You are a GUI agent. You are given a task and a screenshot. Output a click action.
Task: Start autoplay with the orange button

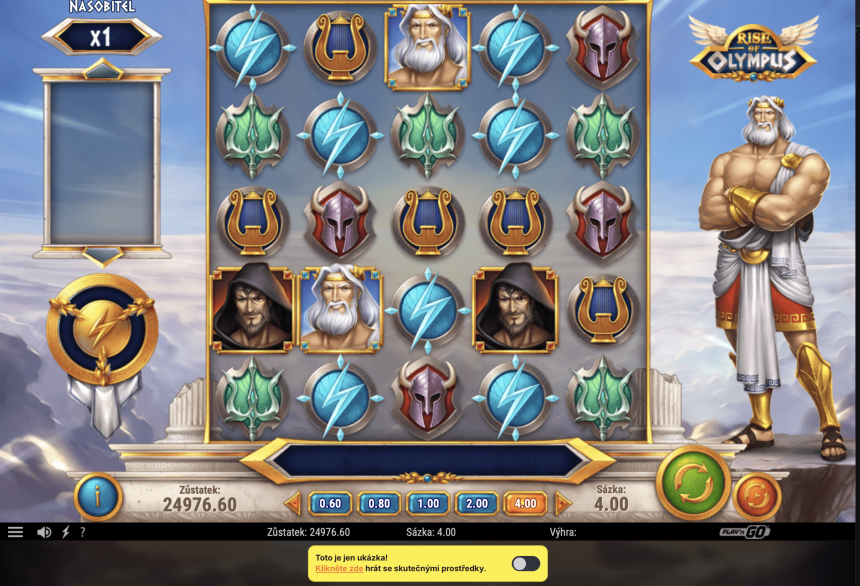757,496
